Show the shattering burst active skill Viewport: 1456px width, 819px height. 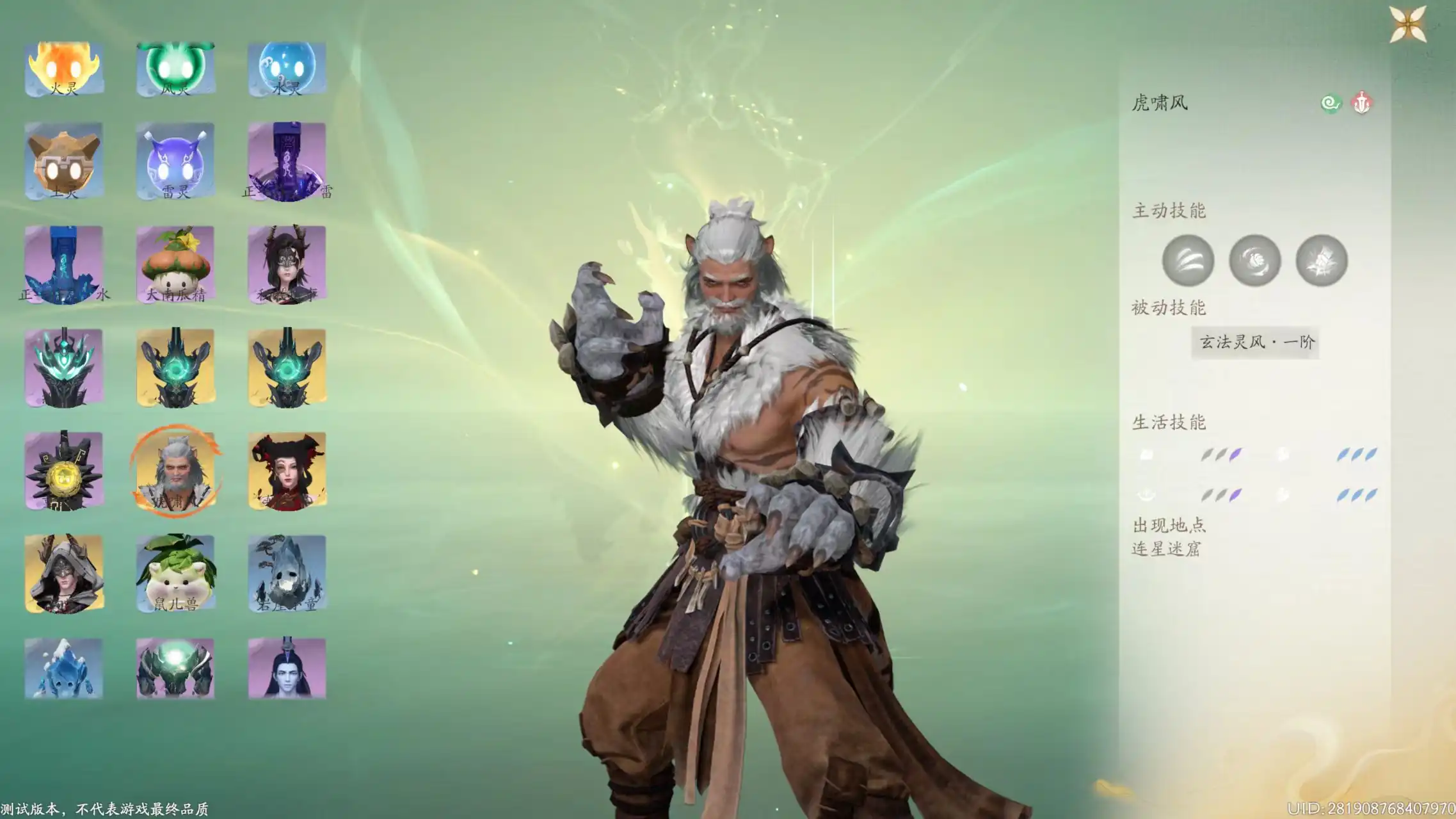1322,261
